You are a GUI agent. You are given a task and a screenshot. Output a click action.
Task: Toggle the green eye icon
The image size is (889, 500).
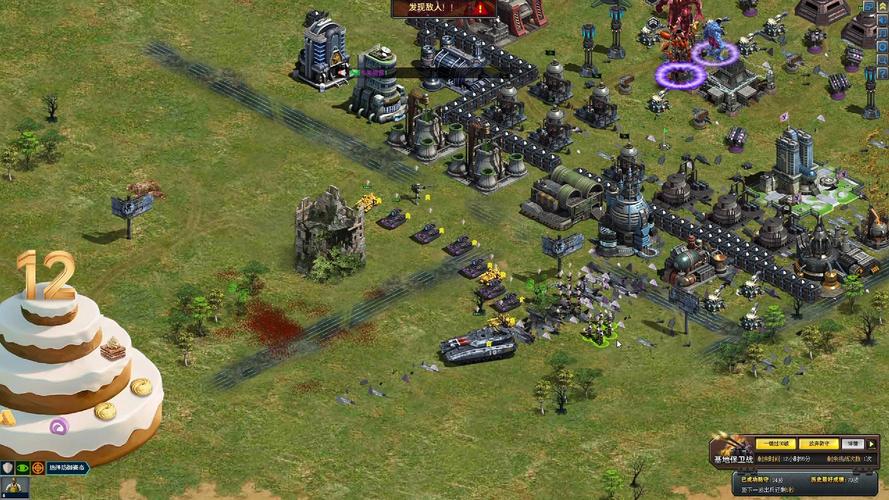(22, 467)
